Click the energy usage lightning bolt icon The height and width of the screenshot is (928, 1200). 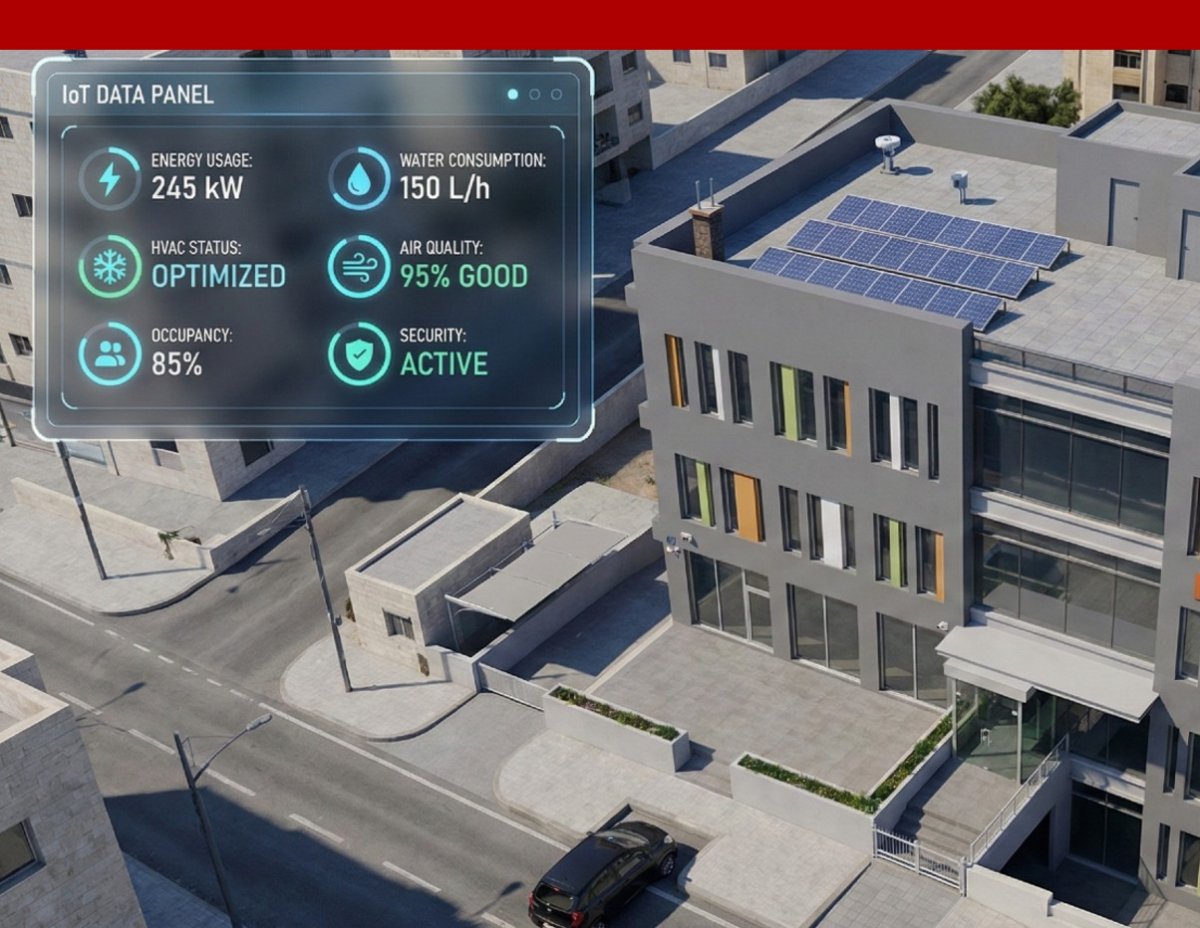110,179
